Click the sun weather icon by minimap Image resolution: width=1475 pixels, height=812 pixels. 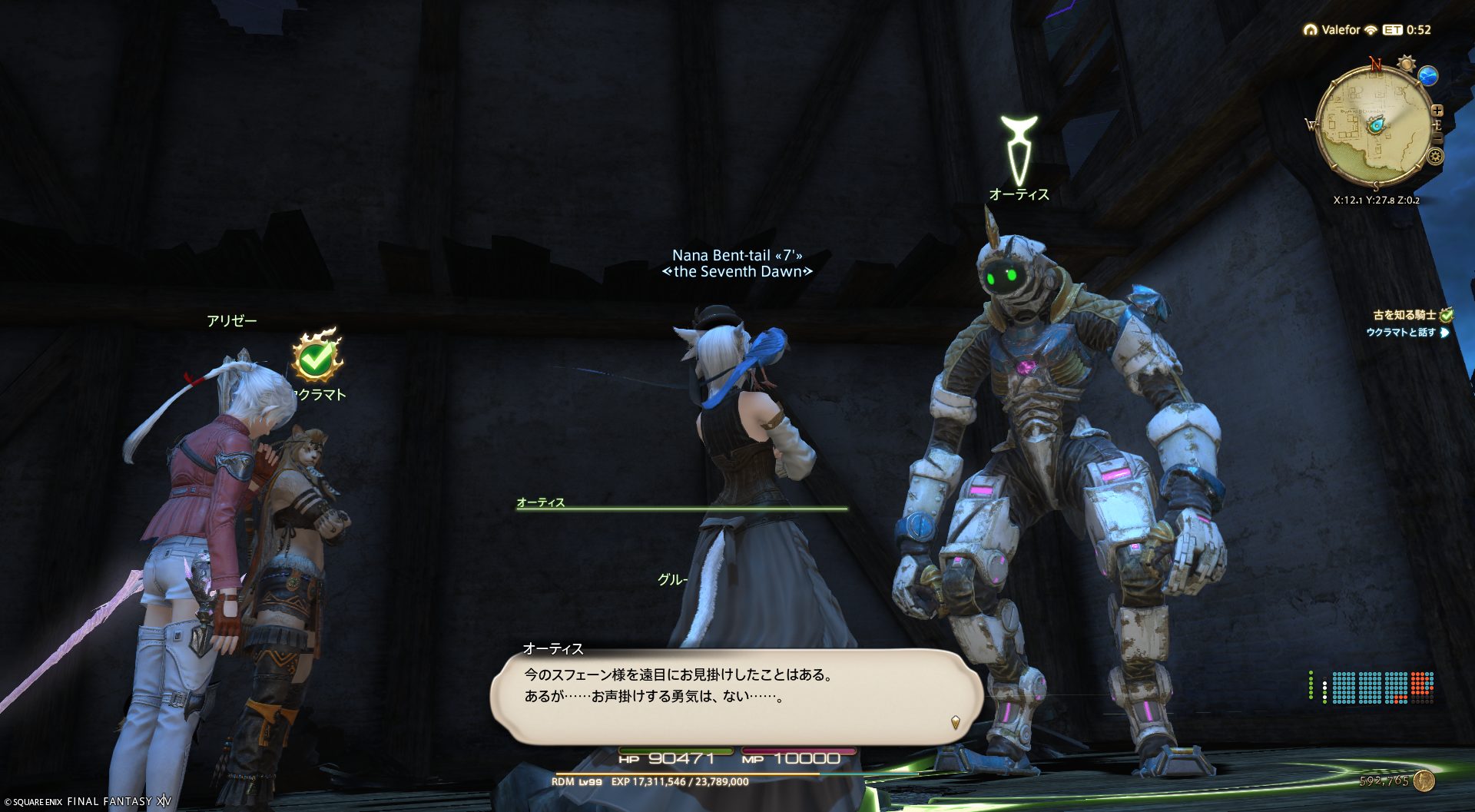click(1407, 63)
